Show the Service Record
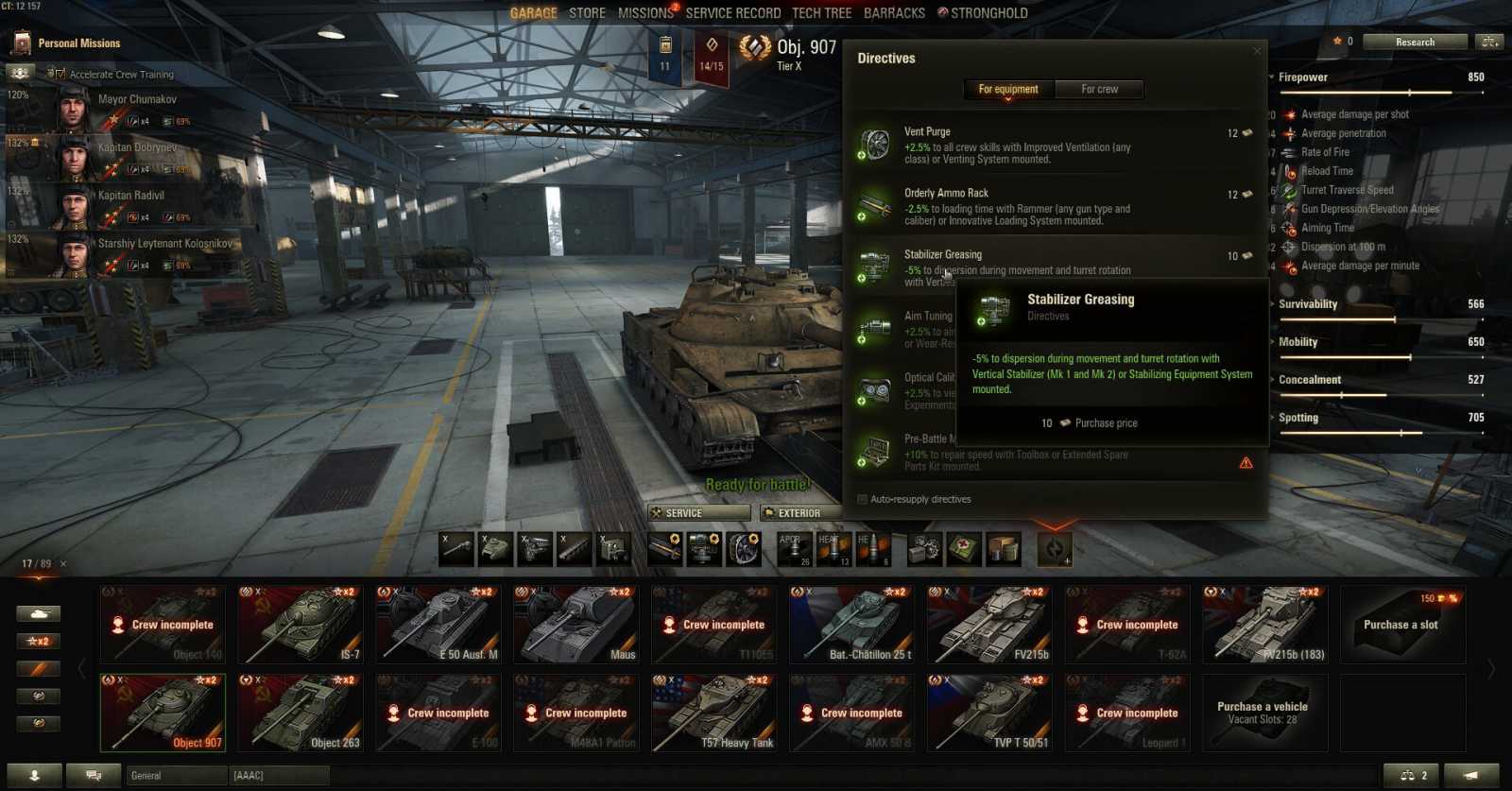This screenshot has height=791, width=1512. [x=732, y=13]
